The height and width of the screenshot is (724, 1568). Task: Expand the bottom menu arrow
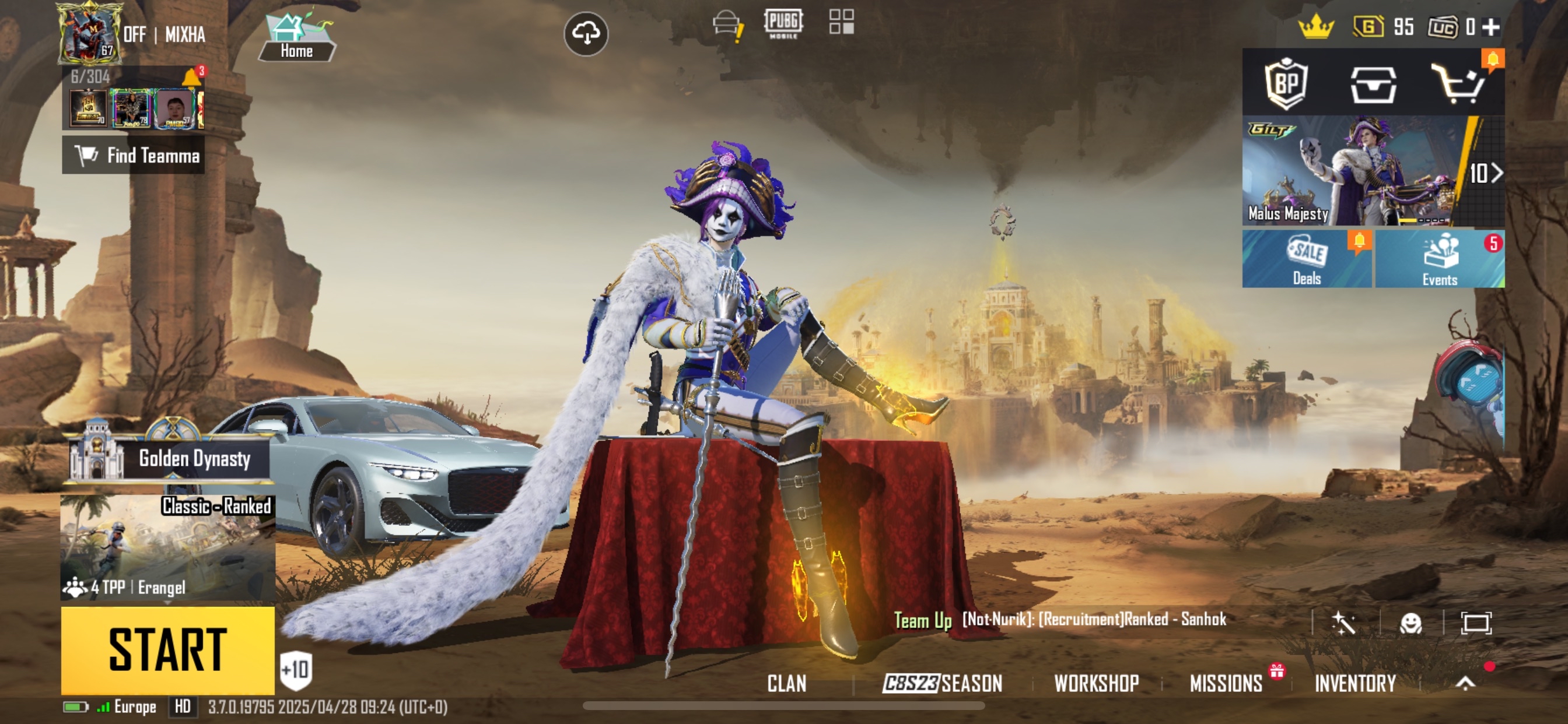tap(1465, 683)
